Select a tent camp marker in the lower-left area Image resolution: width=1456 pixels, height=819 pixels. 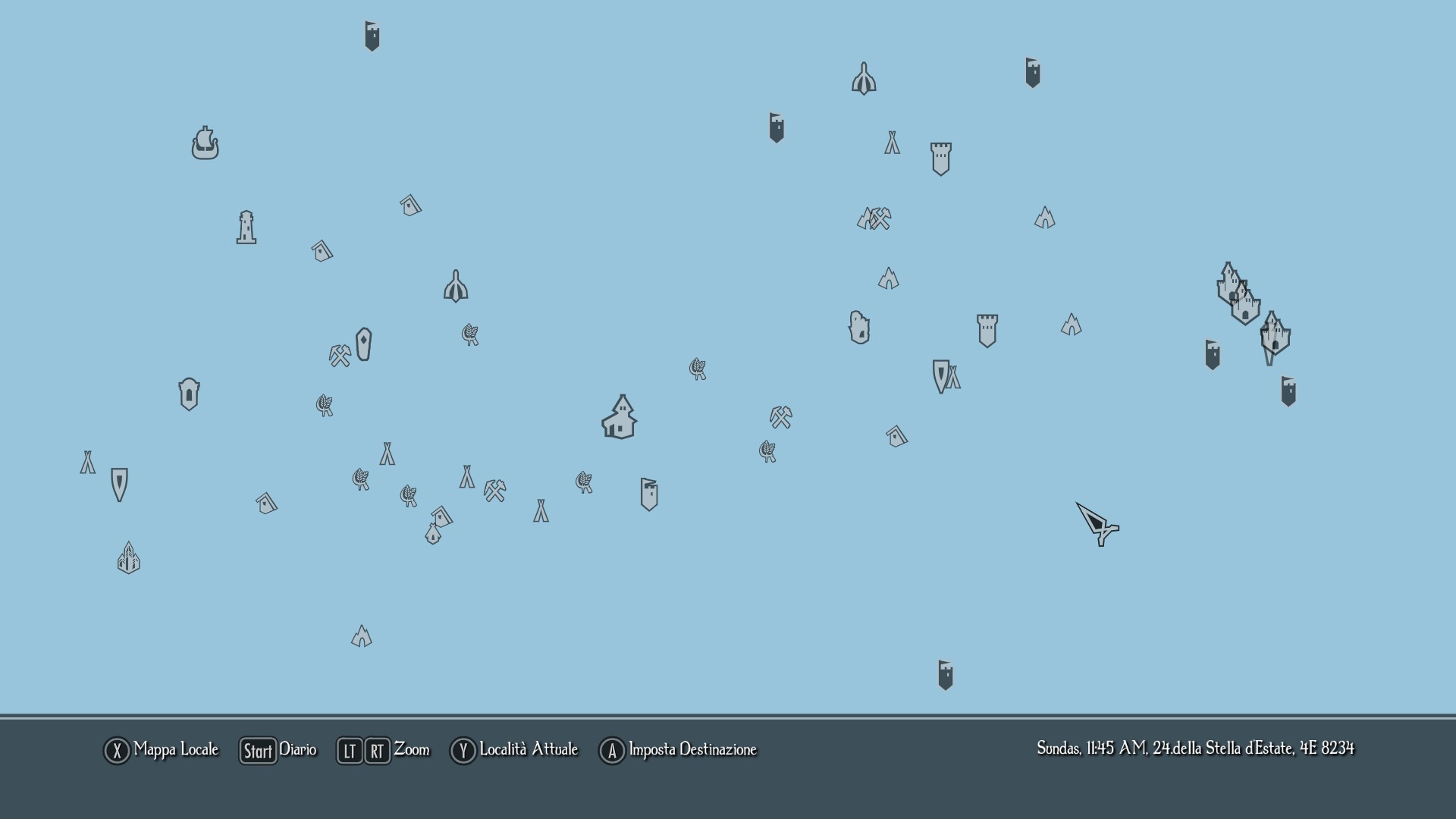pyautogui.click(x=87, y=463)
